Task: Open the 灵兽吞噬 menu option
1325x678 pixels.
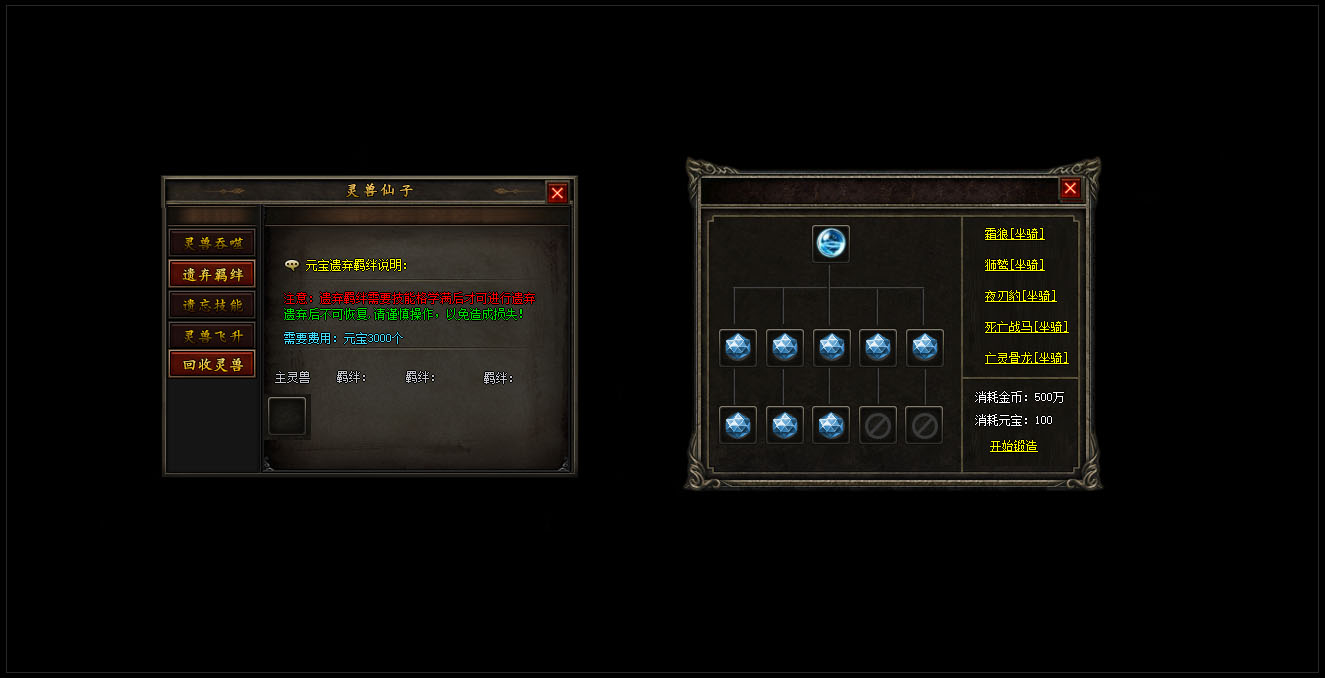Action: [212, 243]
